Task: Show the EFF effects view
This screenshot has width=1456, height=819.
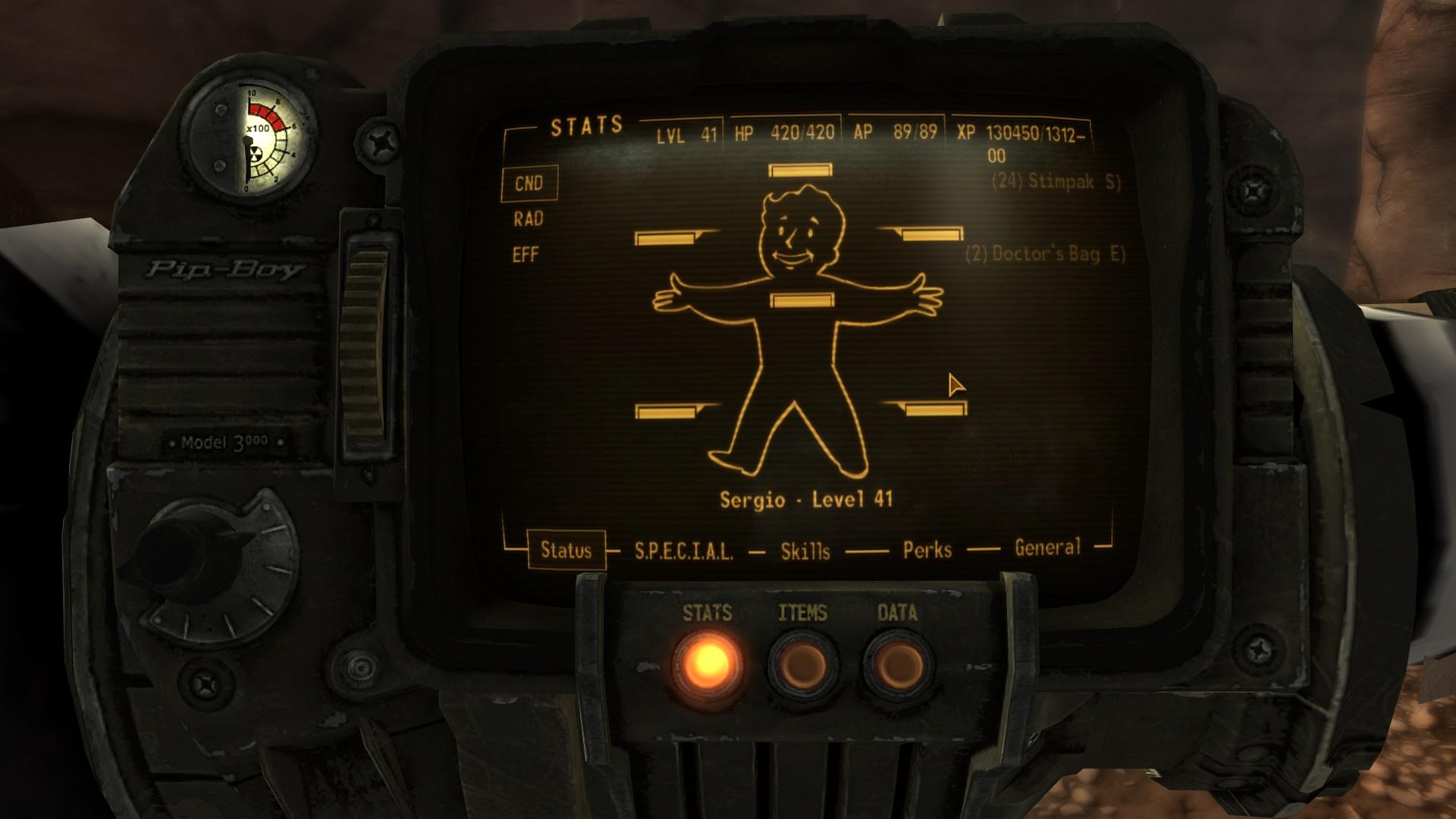Action: click(x=526, y=255)
